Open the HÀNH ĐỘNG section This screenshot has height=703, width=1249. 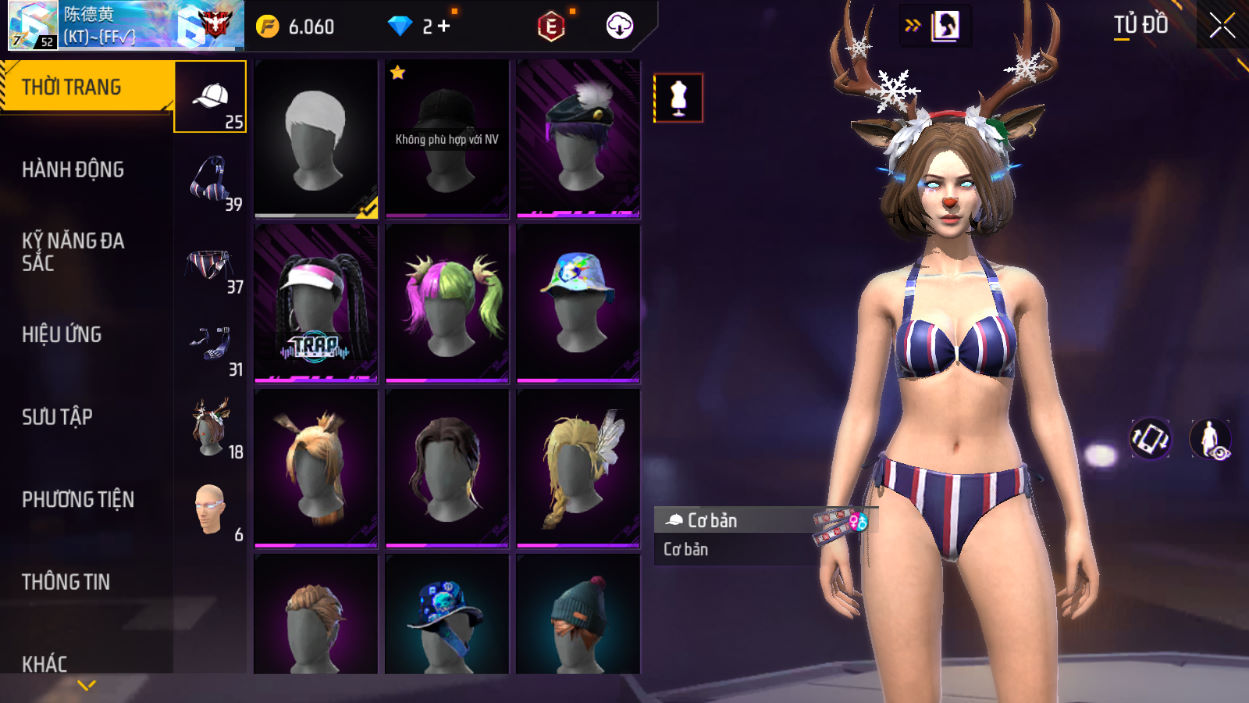pos(73,170)
